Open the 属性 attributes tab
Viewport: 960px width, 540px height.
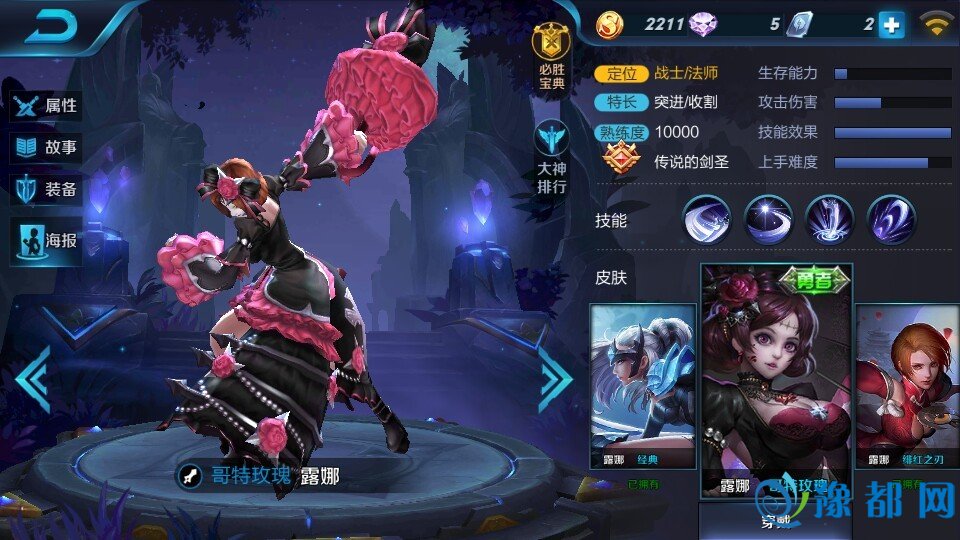(x=46, y=105)
